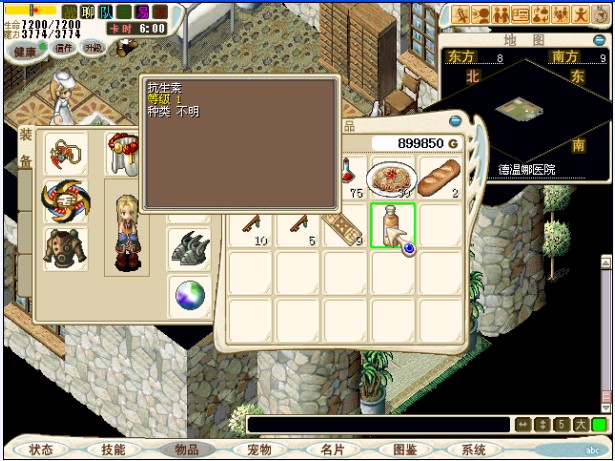Minimize the inventory panel
This screenshot has width=615, height=461.
[456, 120]
